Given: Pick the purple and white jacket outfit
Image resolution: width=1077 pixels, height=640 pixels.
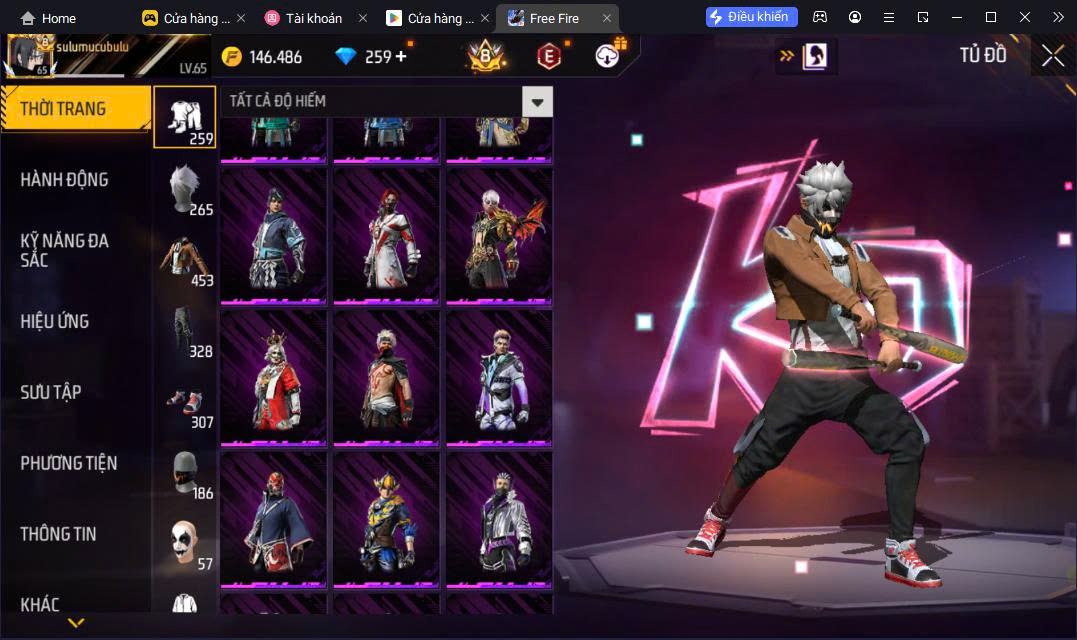Looking at the screenshot, I should (x=499, y=377).
